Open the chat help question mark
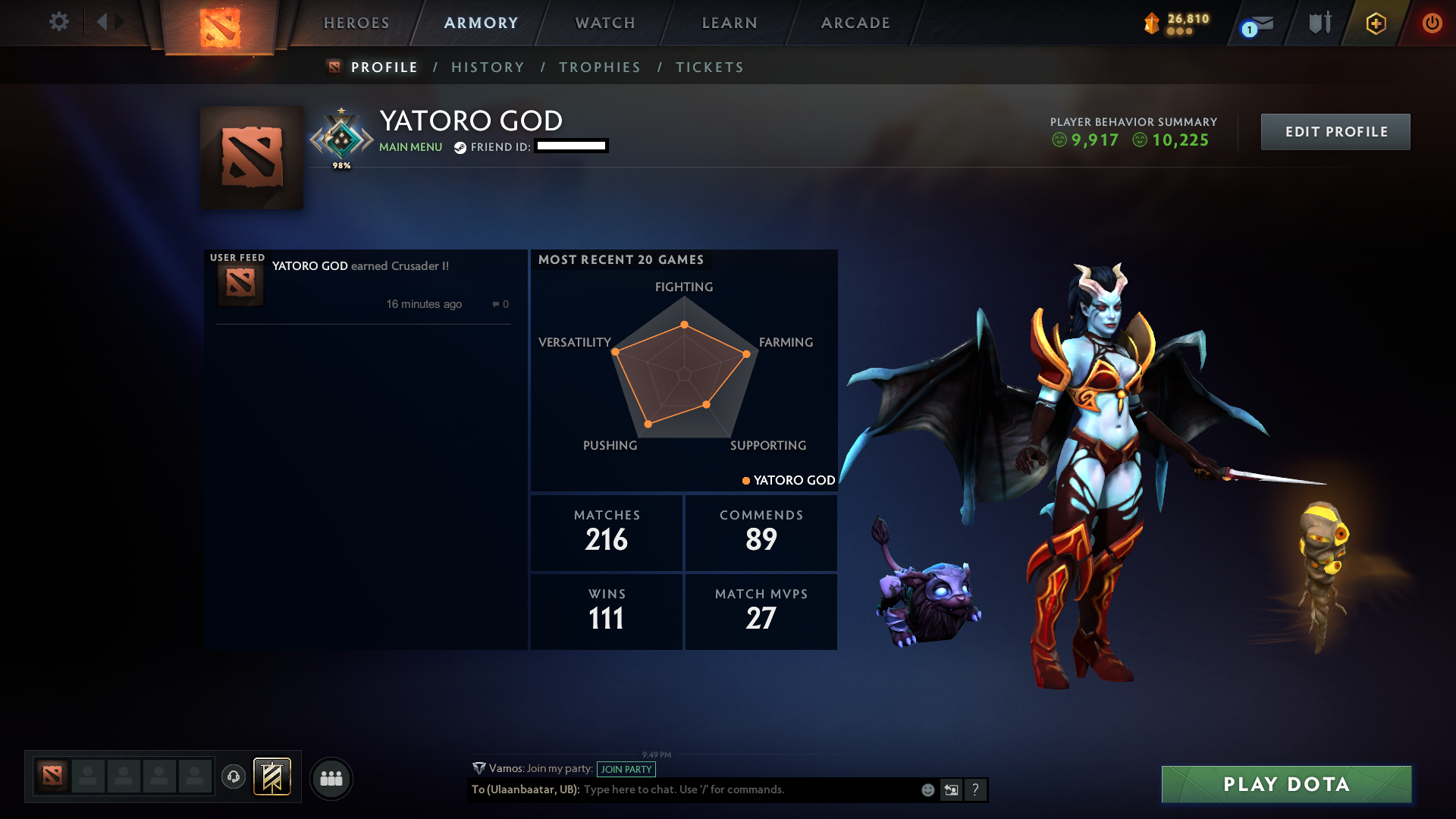Viewport: 1456px width, 819px height. tap(975, 790)
